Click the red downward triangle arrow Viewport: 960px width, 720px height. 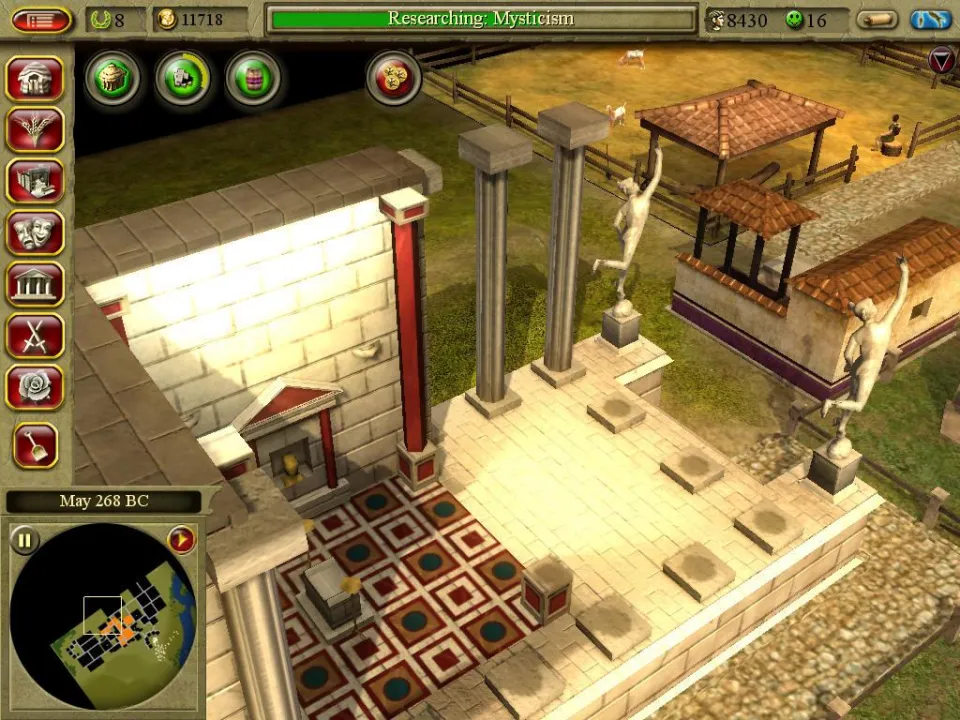tap(941, 61)
